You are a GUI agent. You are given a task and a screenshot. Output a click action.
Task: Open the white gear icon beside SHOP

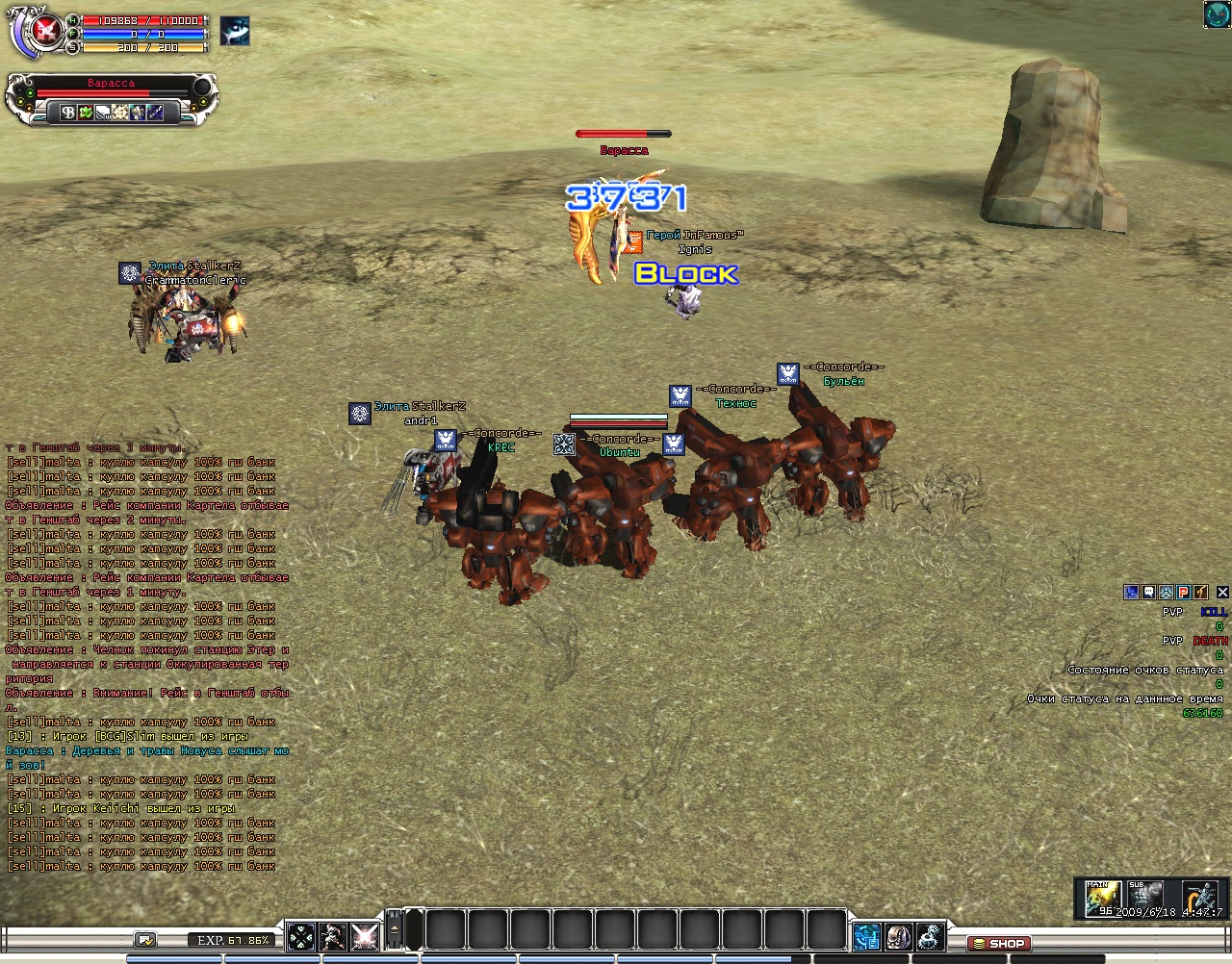click(x=931, y=936)
